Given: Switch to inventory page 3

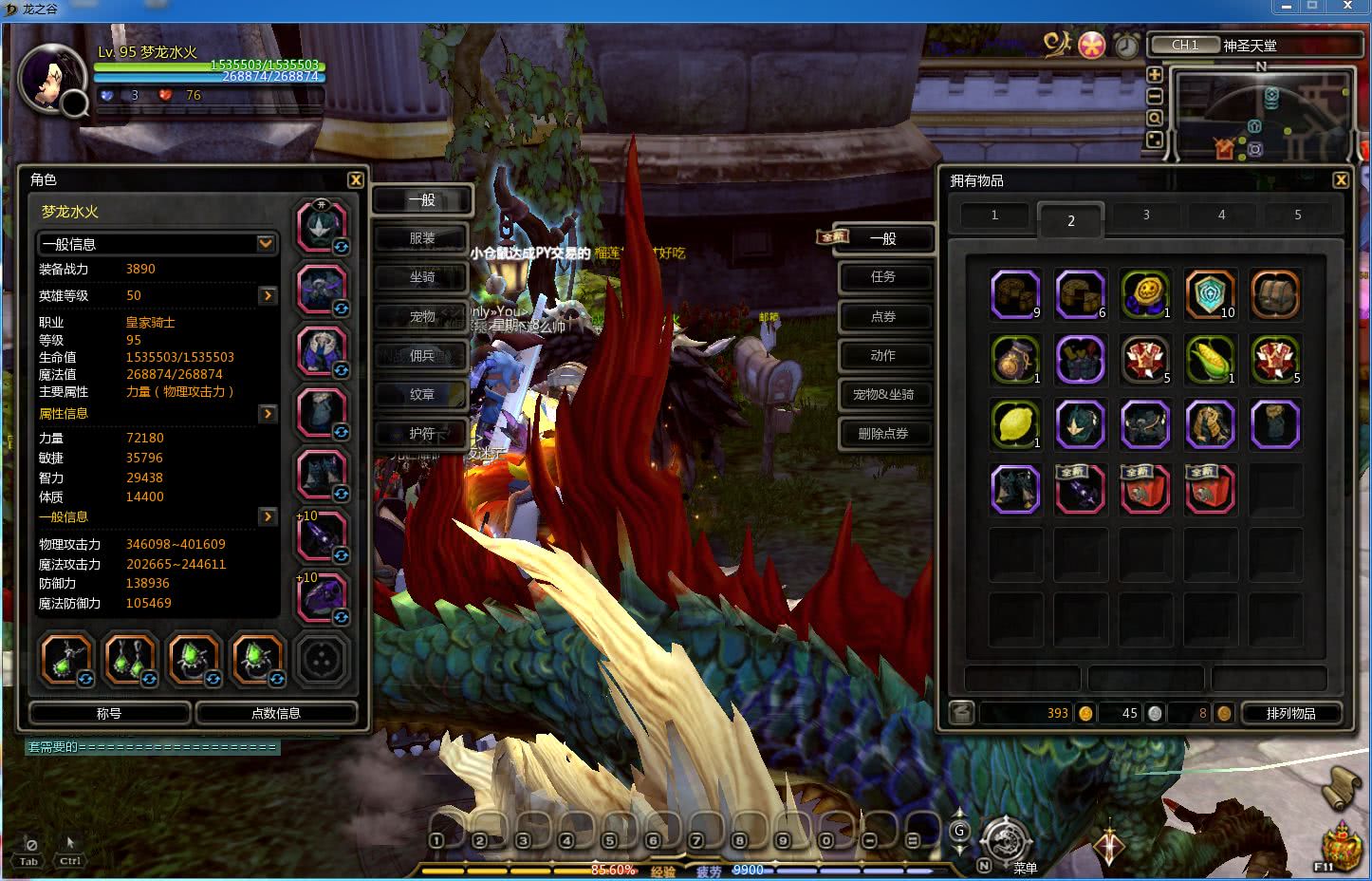Looking at the screenshot, I should (1146, 216).
